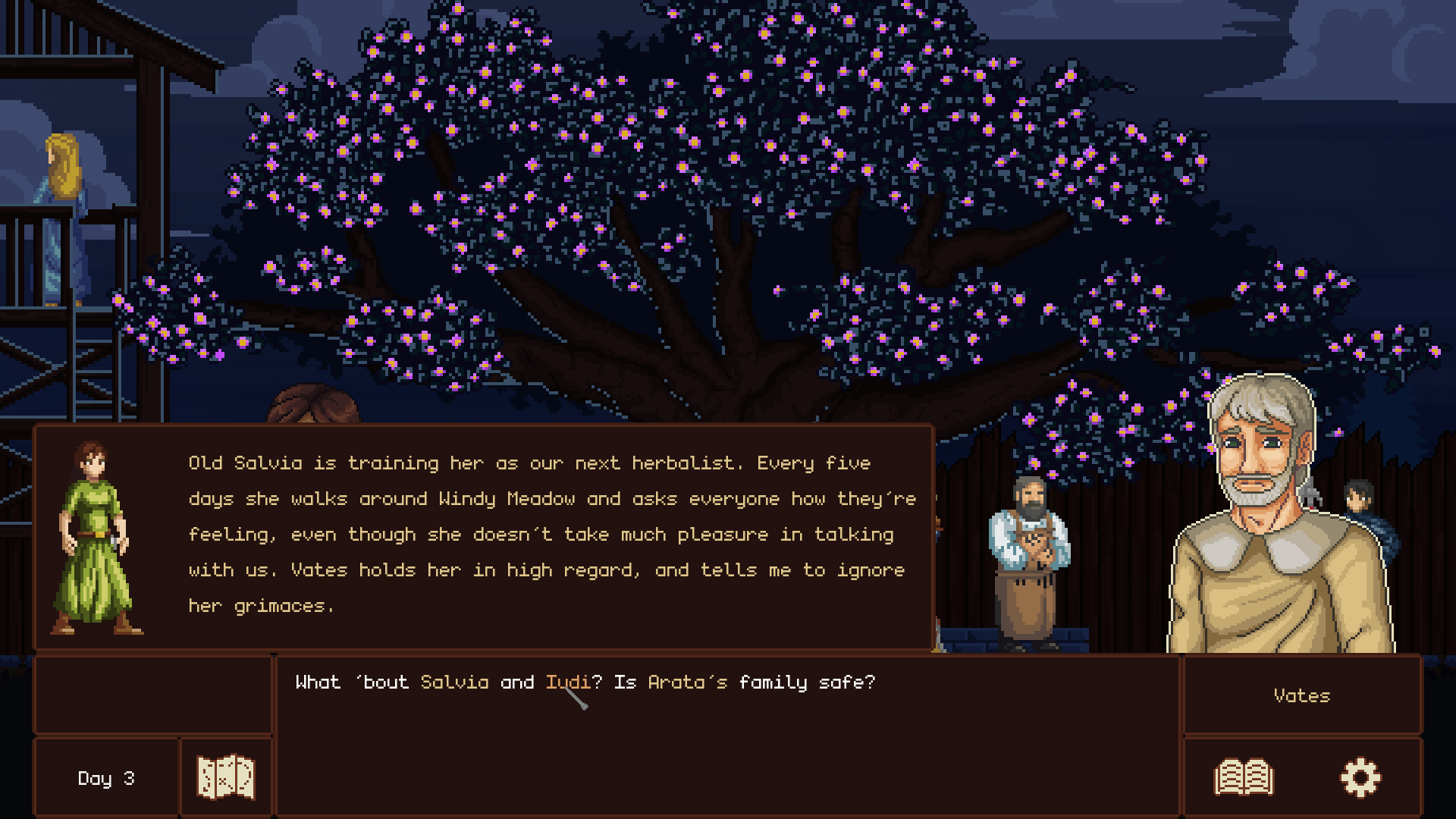The height and width of the screenshot is (819, 1456).
Task: Open the journal book icon
Action: tap(1244, 777)
